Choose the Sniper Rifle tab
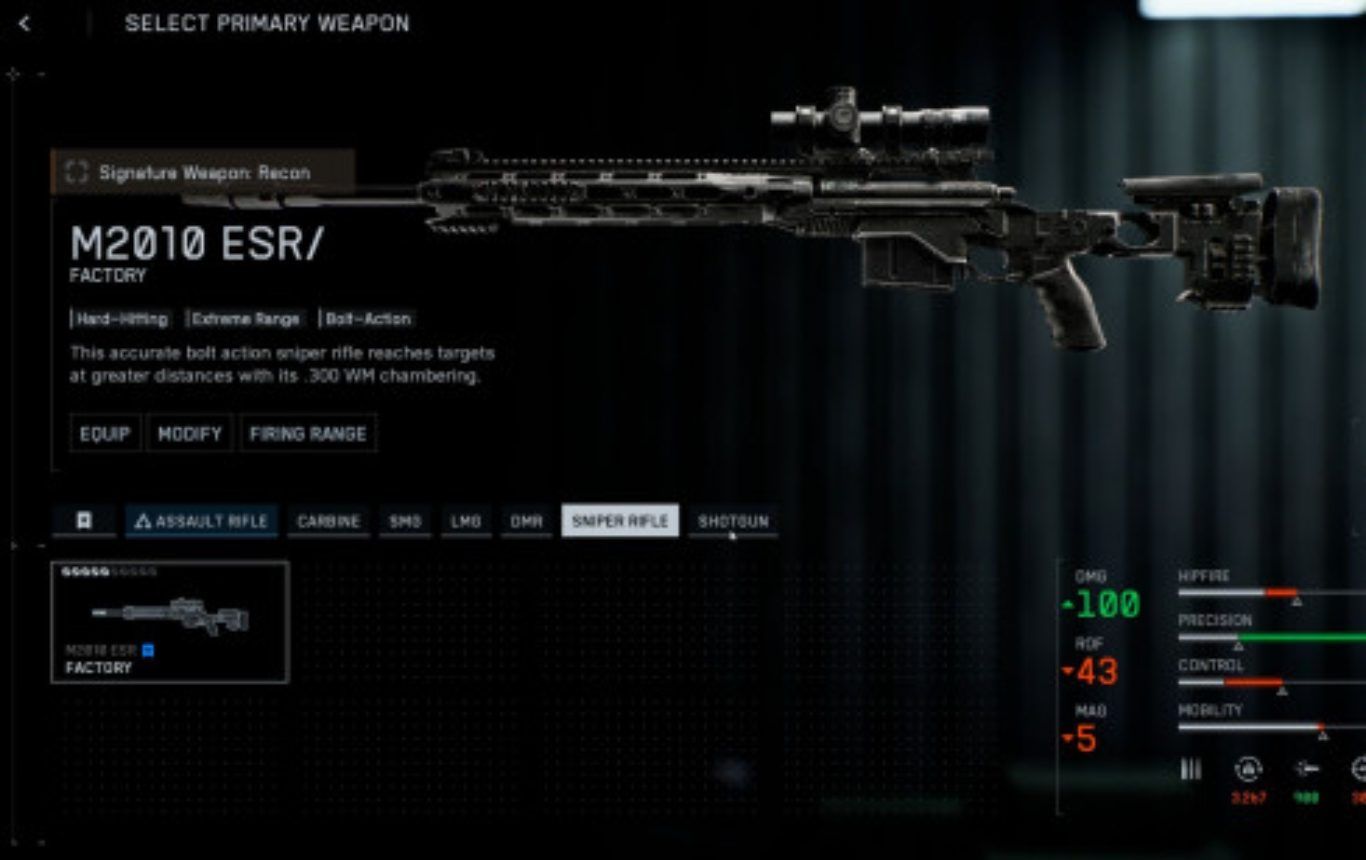 coord(620,521)
